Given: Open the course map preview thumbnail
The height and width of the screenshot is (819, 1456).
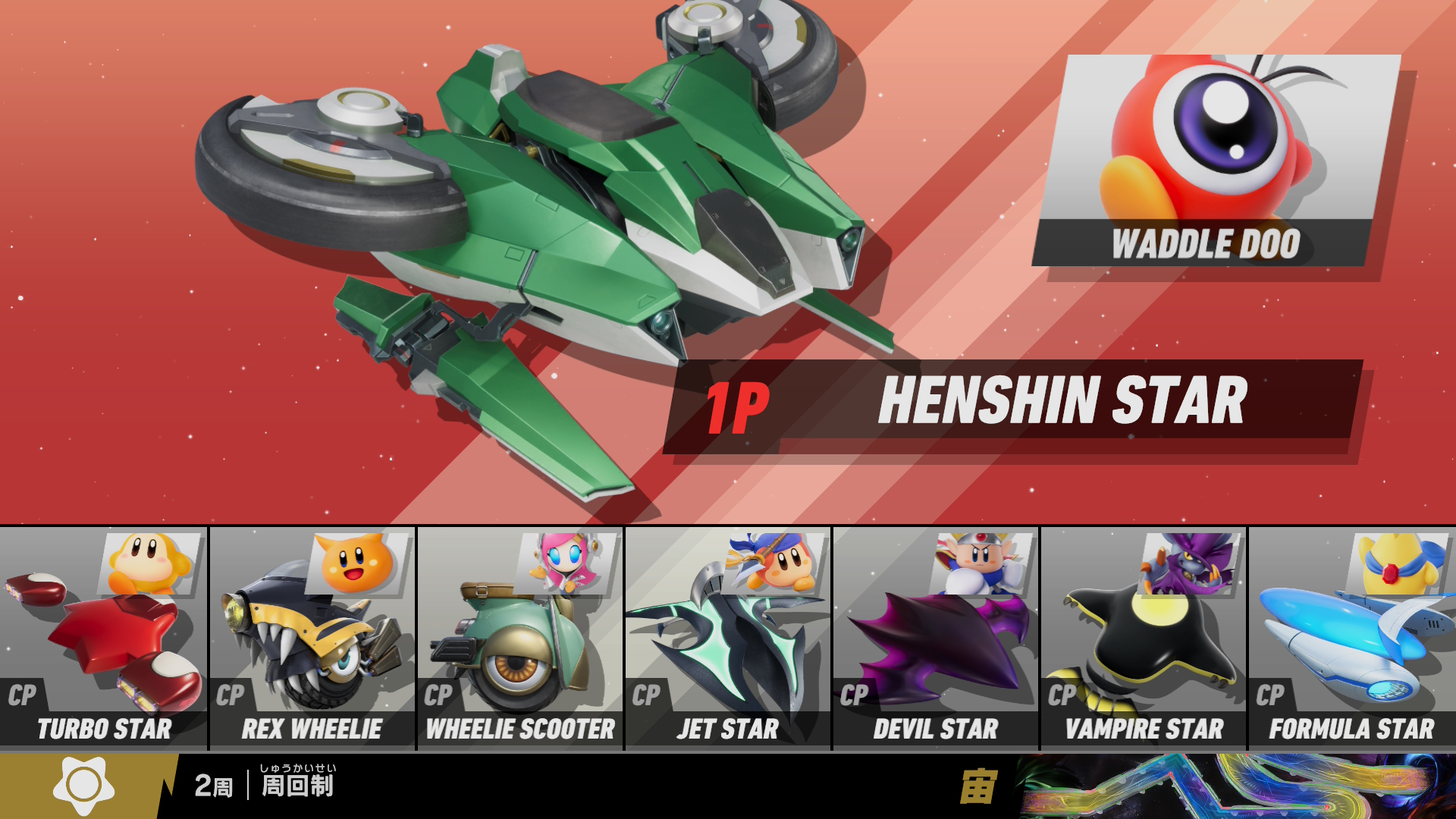Looking at the screenshot, I should pyautogui.click(x=1236, y=786).
